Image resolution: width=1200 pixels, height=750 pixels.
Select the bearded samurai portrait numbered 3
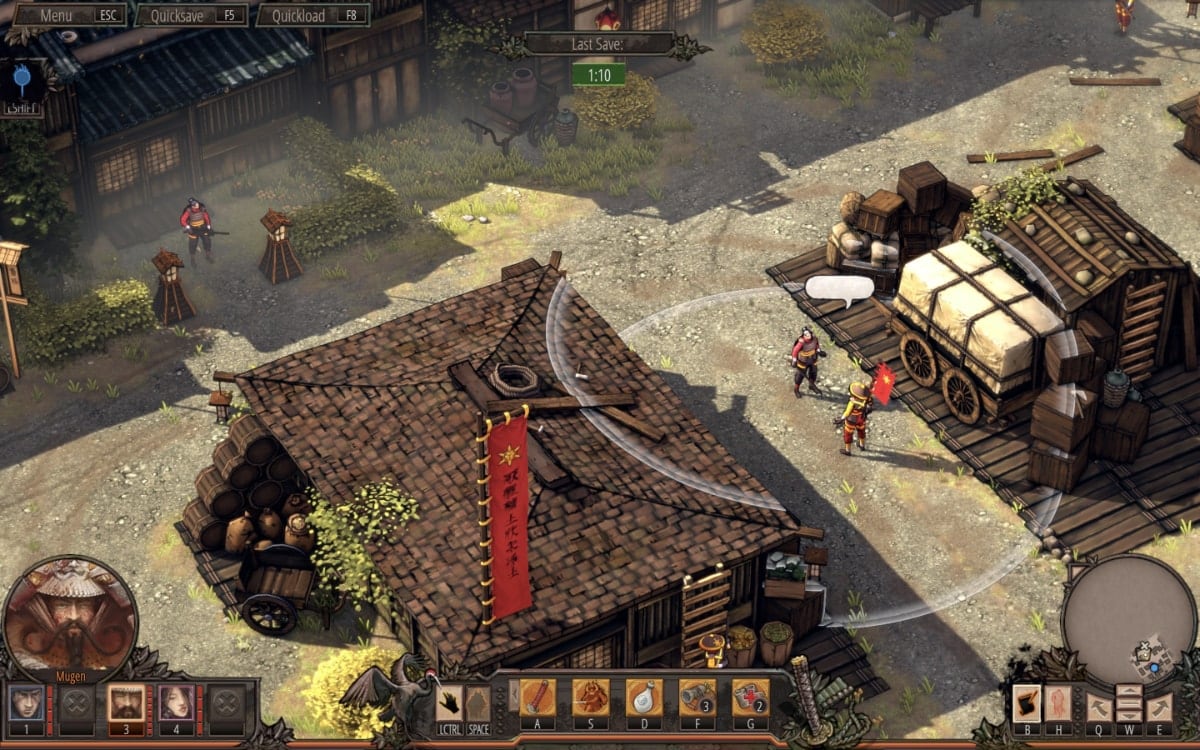coord(125,702)
